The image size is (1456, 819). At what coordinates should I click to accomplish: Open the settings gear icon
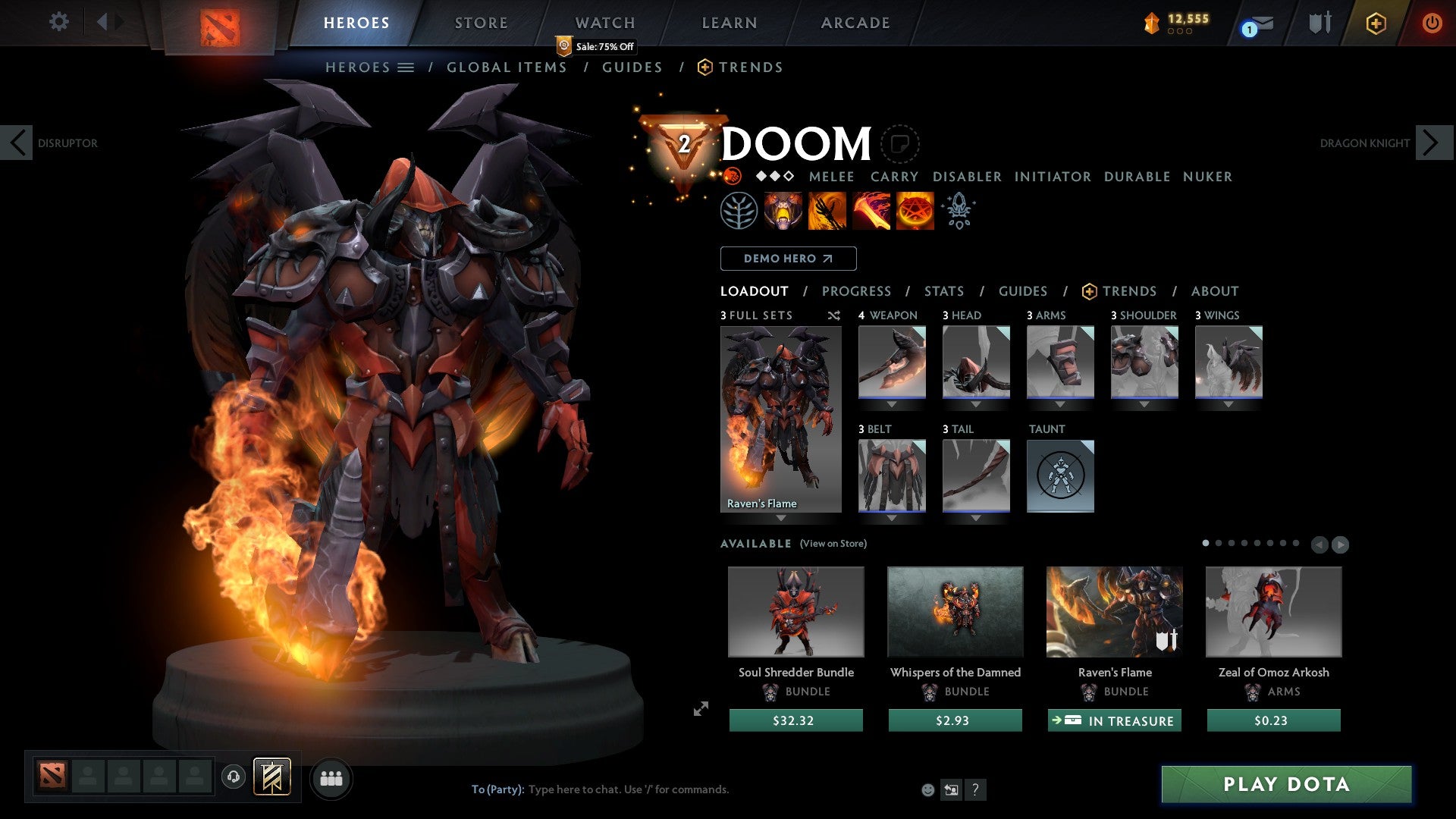click(59, 22)
